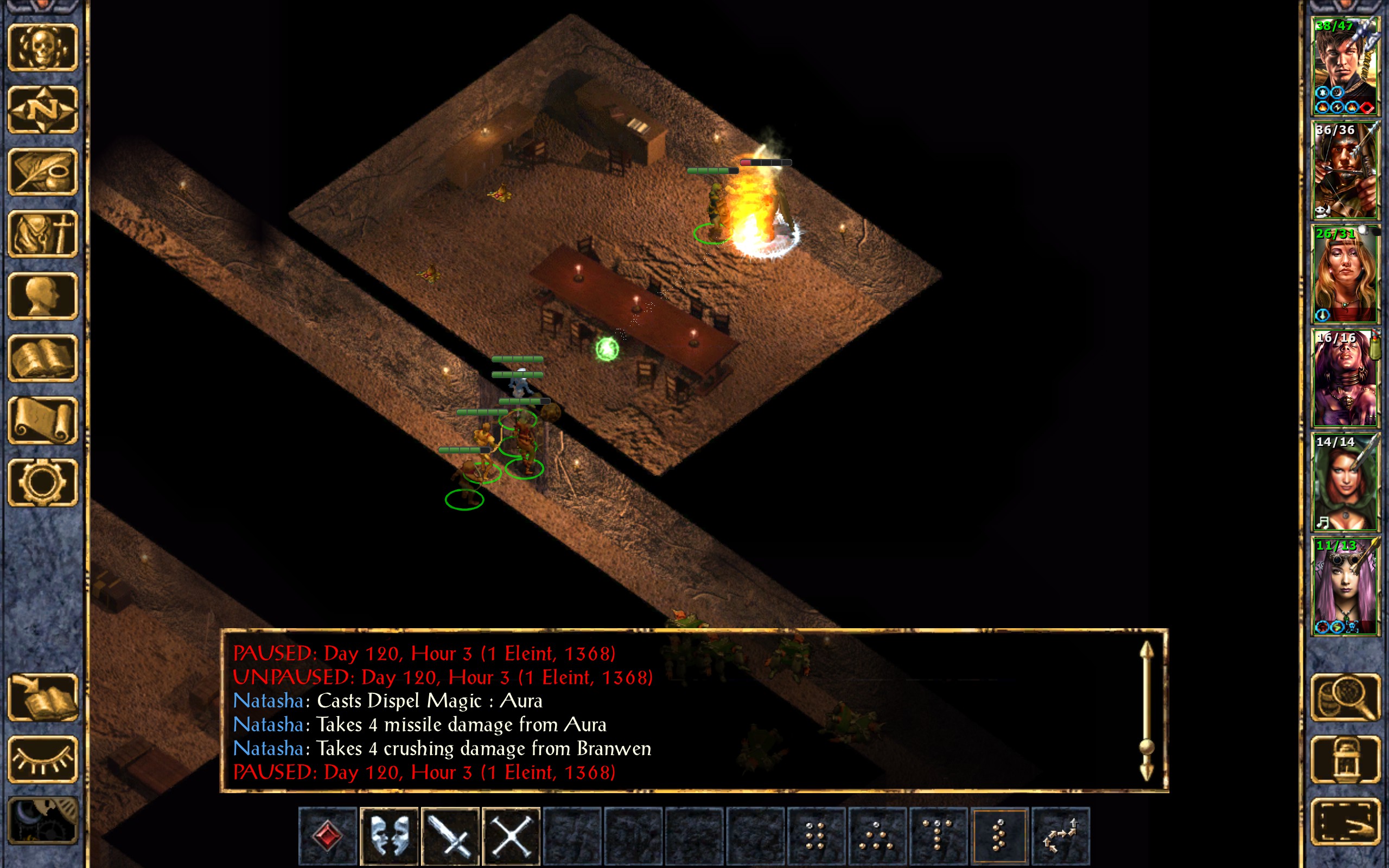Click the magnifying glass button
Screen dimensions: 1389x868
[1345, 698]
